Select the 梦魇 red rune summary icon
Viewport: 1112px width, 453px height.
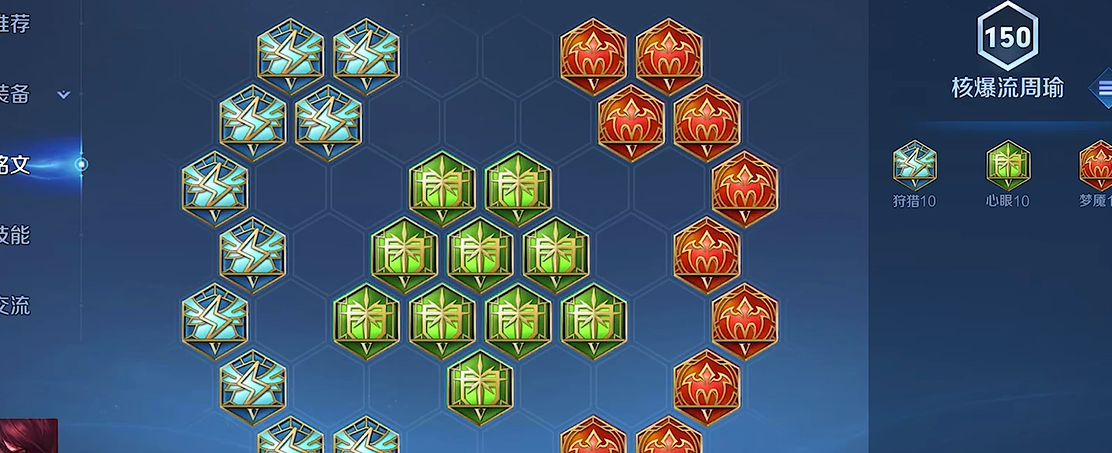[1097, 165]
